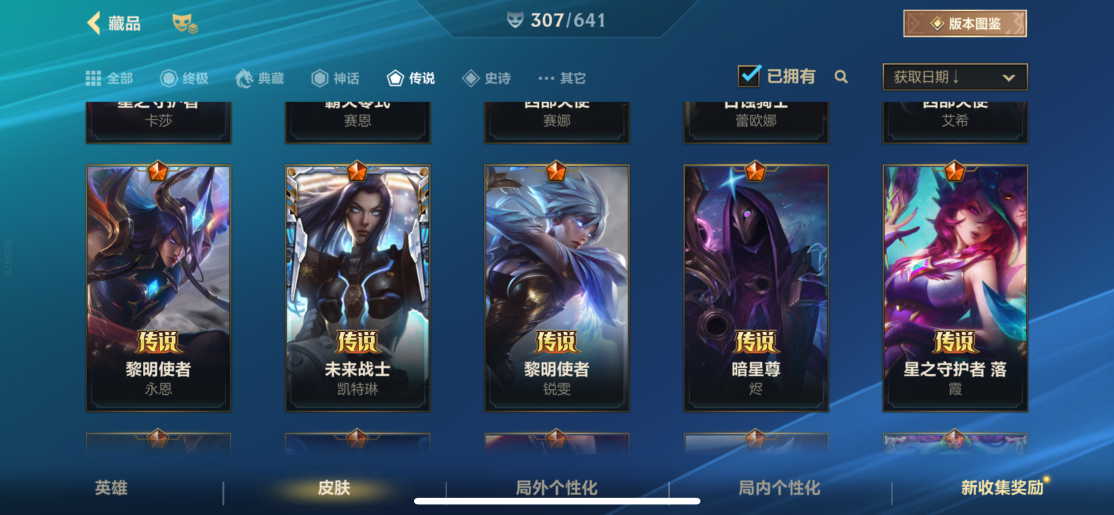The height and width of the screenshot is (515, 1114).
Task: Open the golden mask icon beside 藏品
Action: [x=184, y=24]
